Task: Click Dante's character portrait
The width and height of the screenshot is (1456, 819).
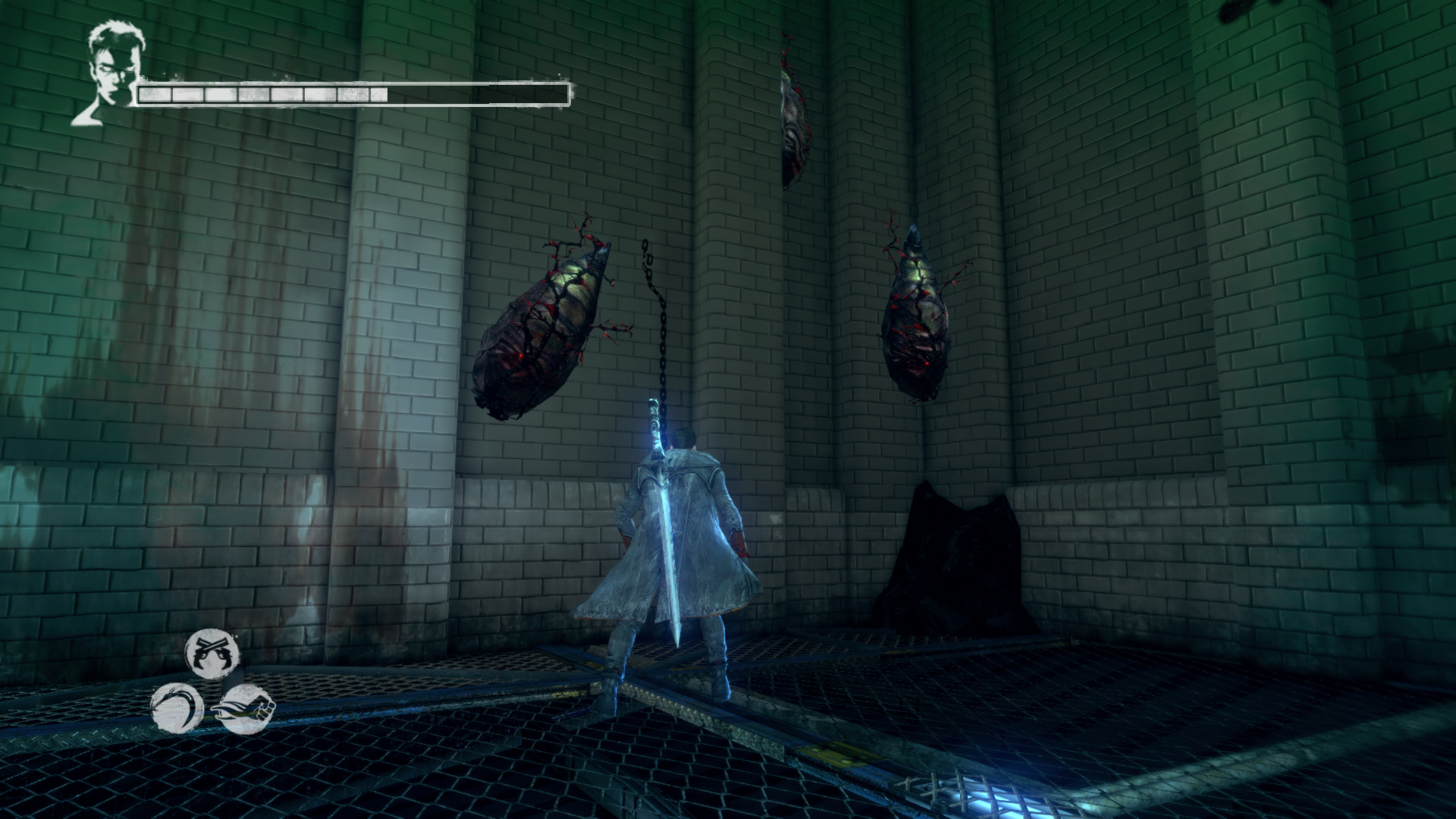Action: pos(108,74)
